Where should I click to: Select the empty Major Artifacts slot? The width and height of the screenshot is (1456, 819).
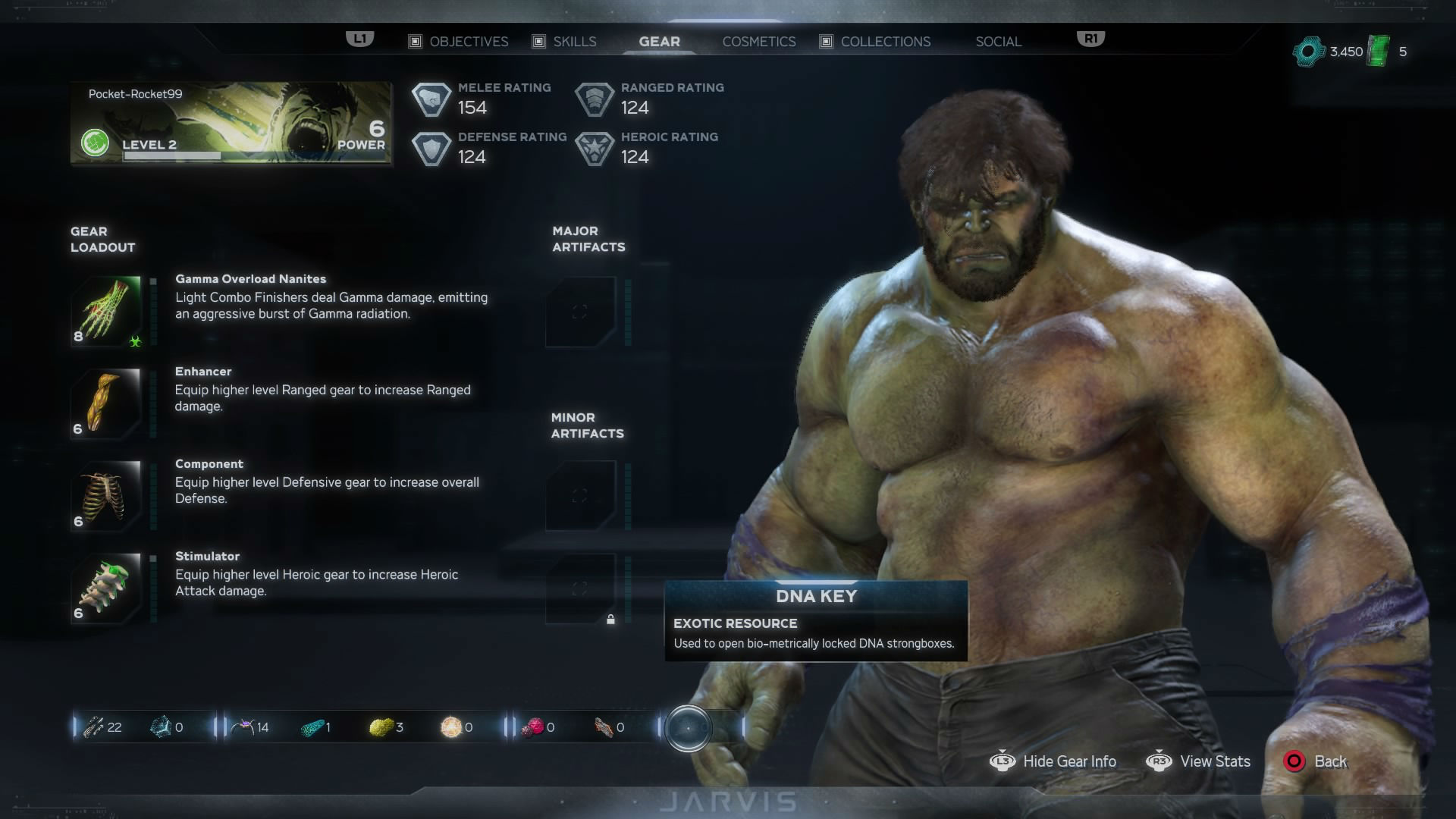[580, 312]
